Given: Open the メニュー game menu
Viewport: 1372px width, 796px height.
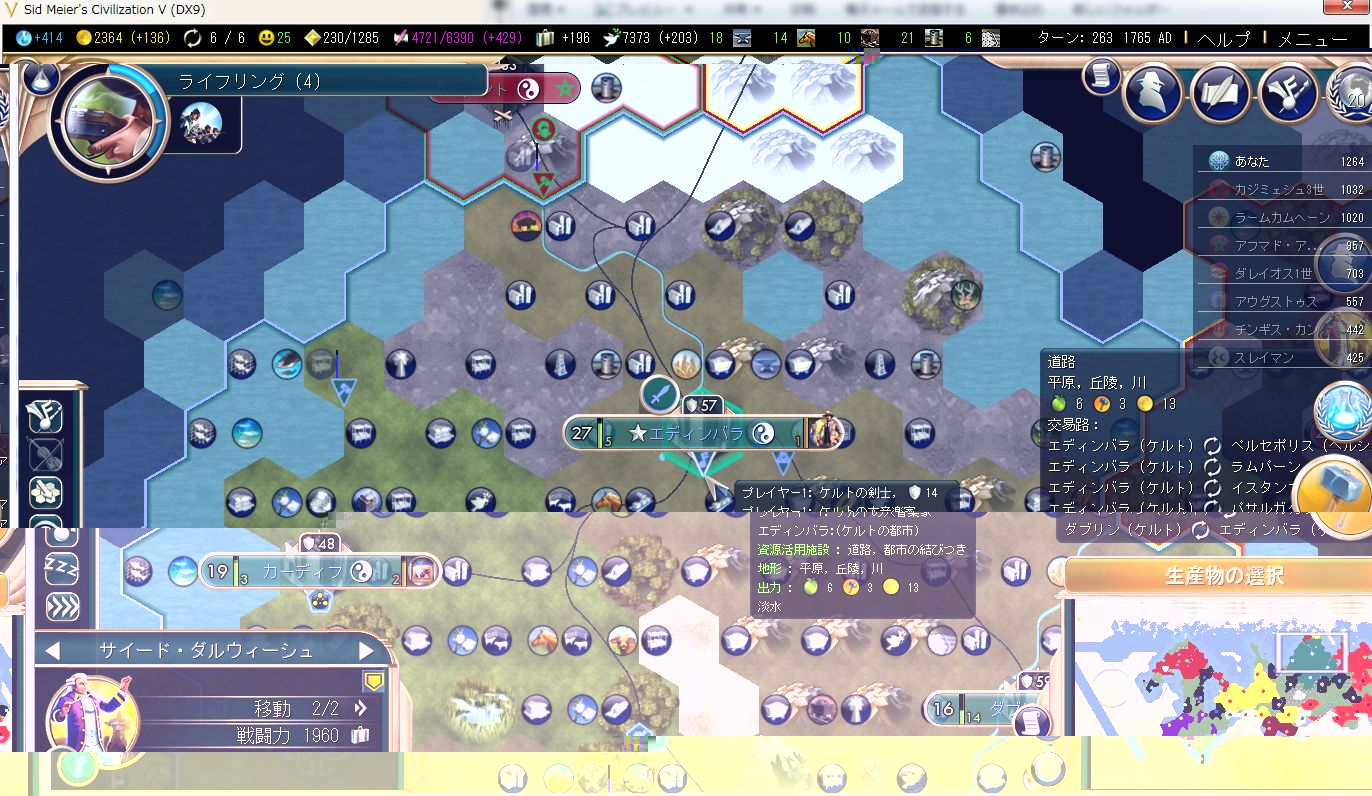Looking at the screenshot, I should (1312, 39).
